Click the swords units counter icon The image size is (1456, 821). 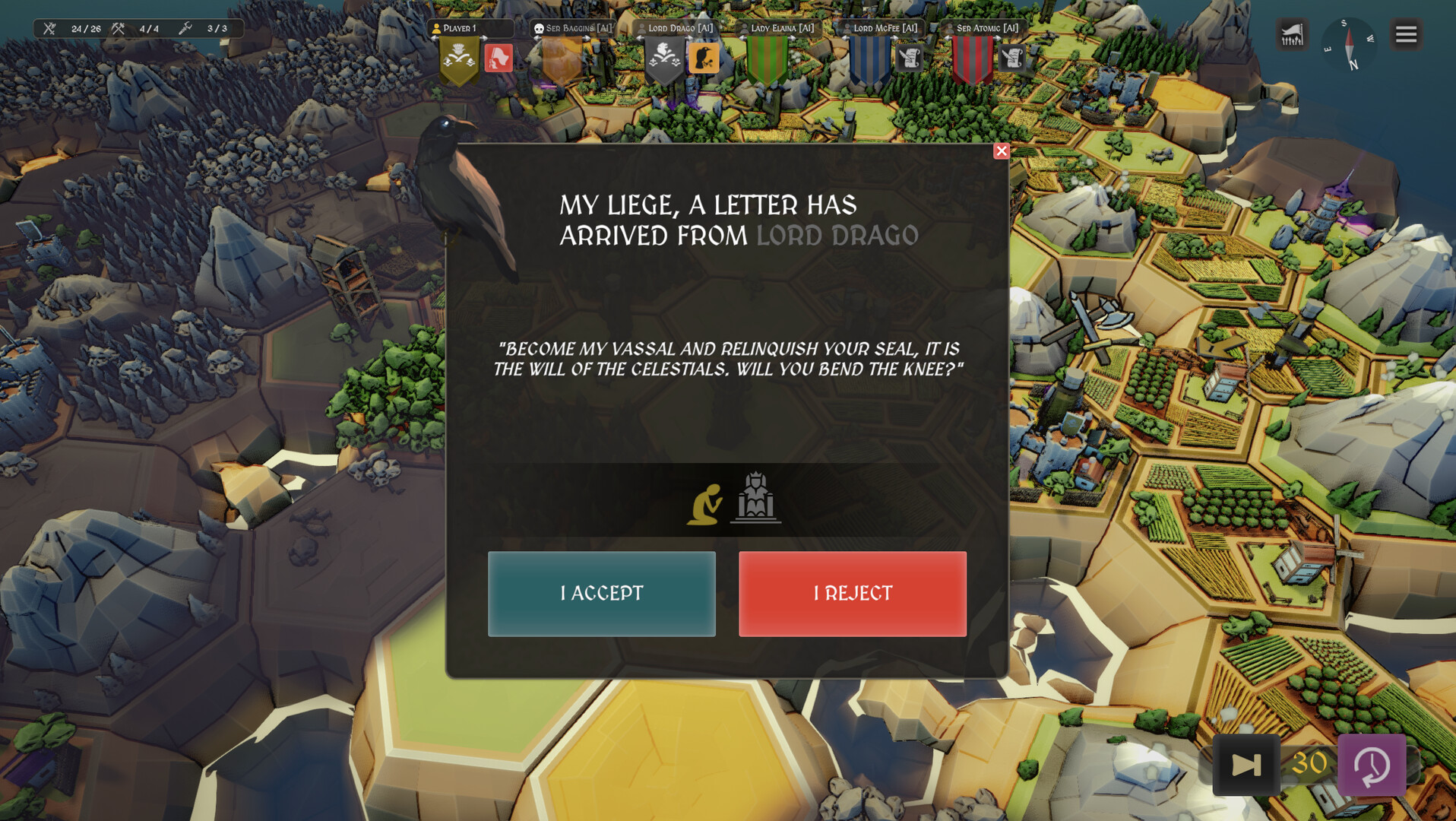point(49,29)
